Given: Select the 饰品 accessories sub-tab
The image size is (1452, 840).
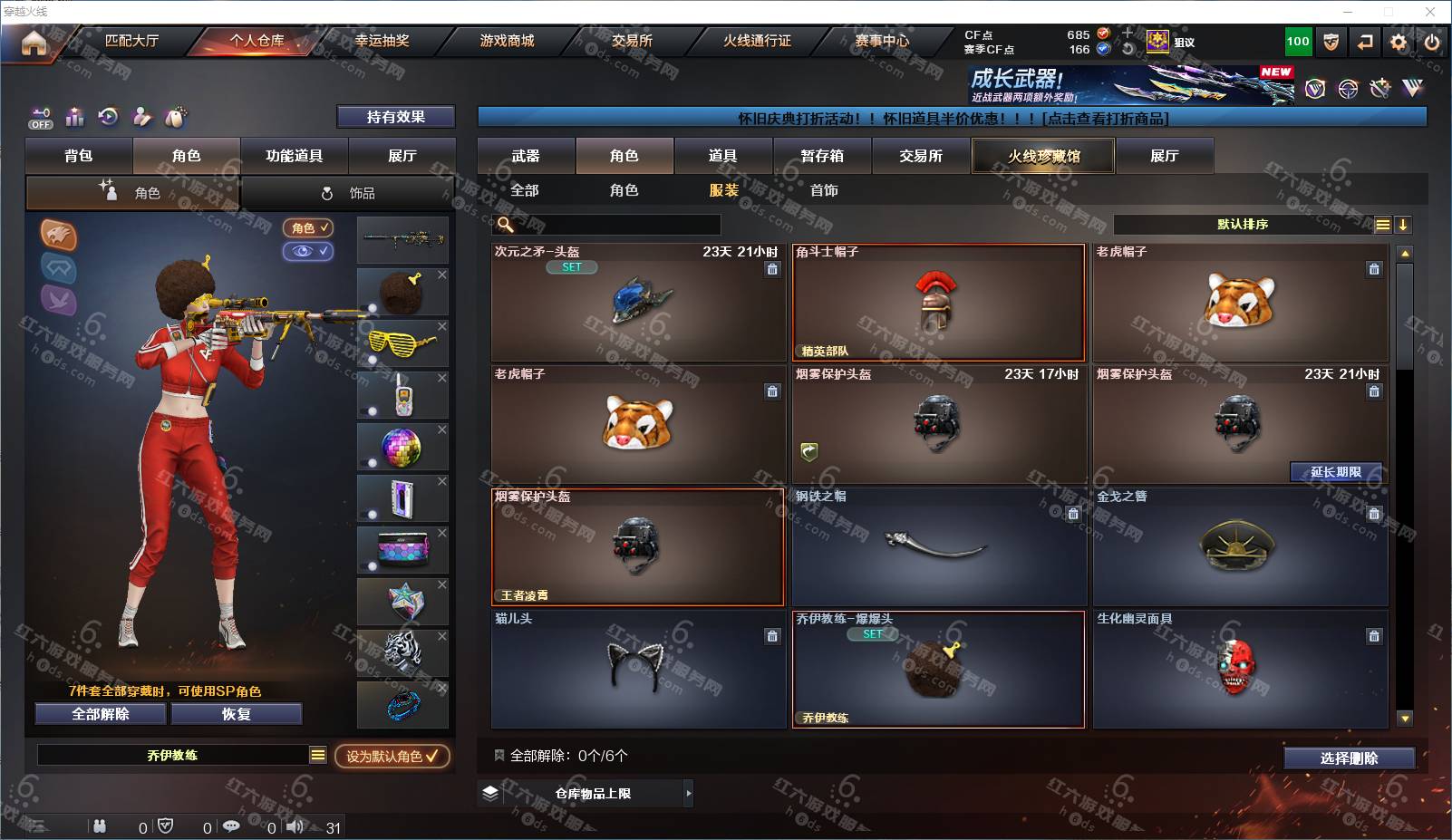Looking at the screenshot, I should pyautogui.click(x=349, y=193).
